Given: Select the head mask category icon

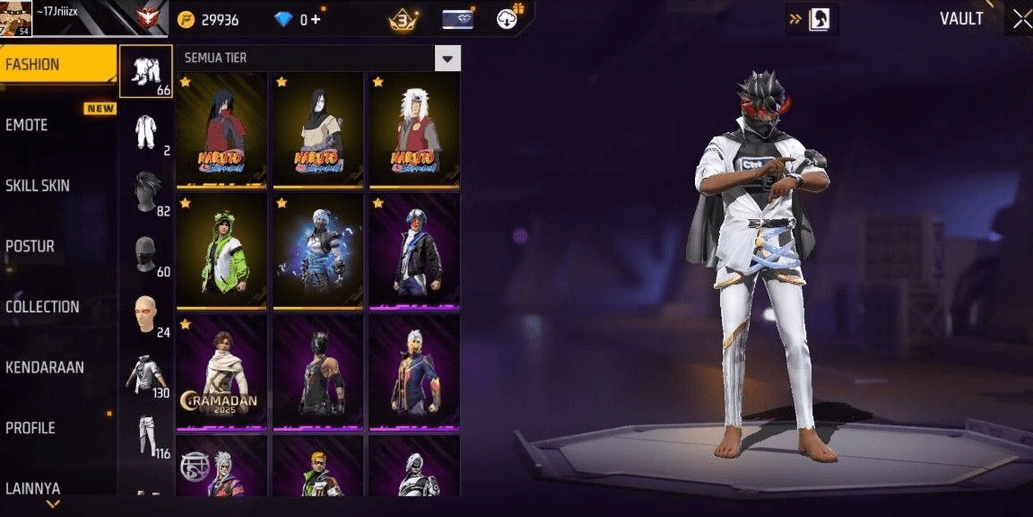Looking at the screenshot, I should tap(146, 254).
